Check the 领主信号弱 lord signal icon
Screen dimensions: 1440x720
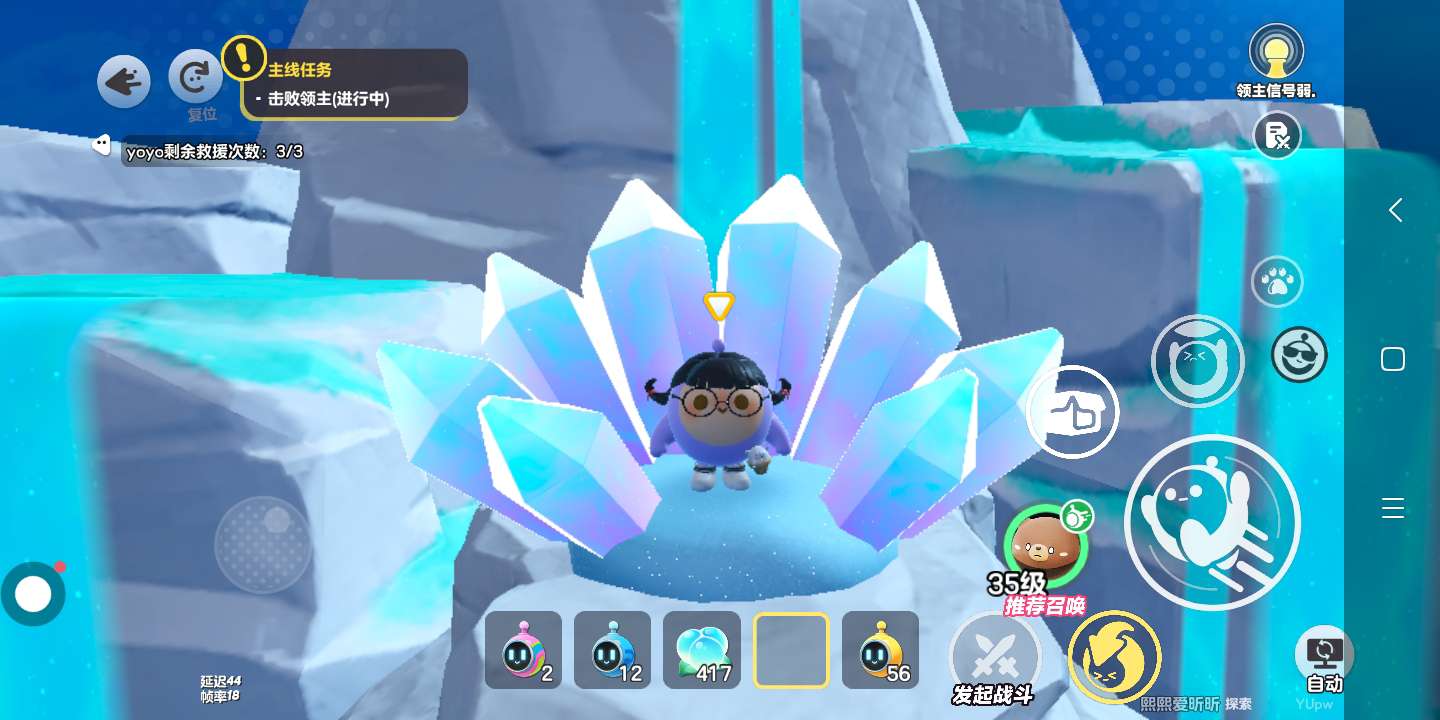tap(1276, 52)
